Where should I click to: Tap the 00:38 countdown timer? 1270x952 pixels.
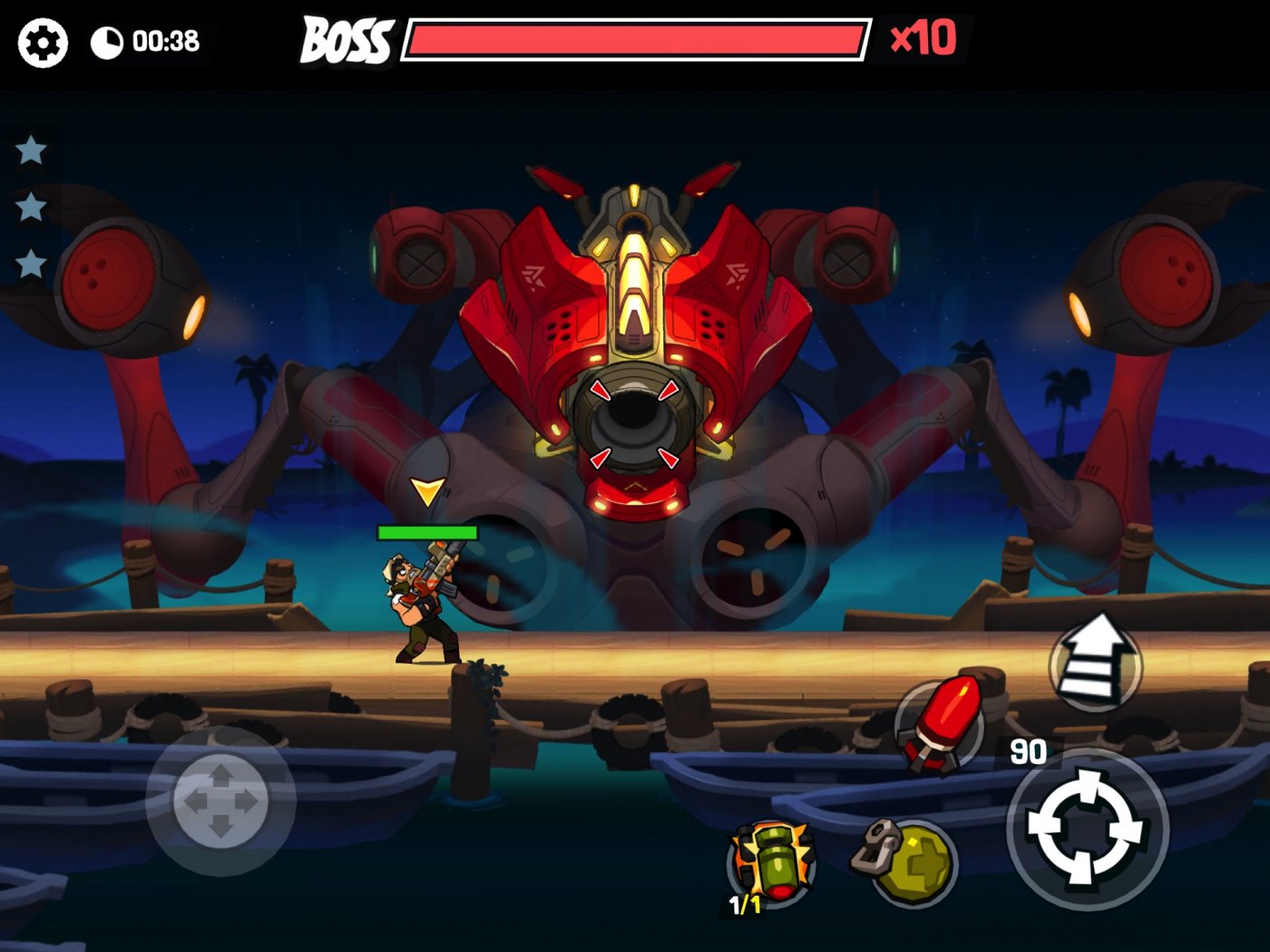point(161,40)
